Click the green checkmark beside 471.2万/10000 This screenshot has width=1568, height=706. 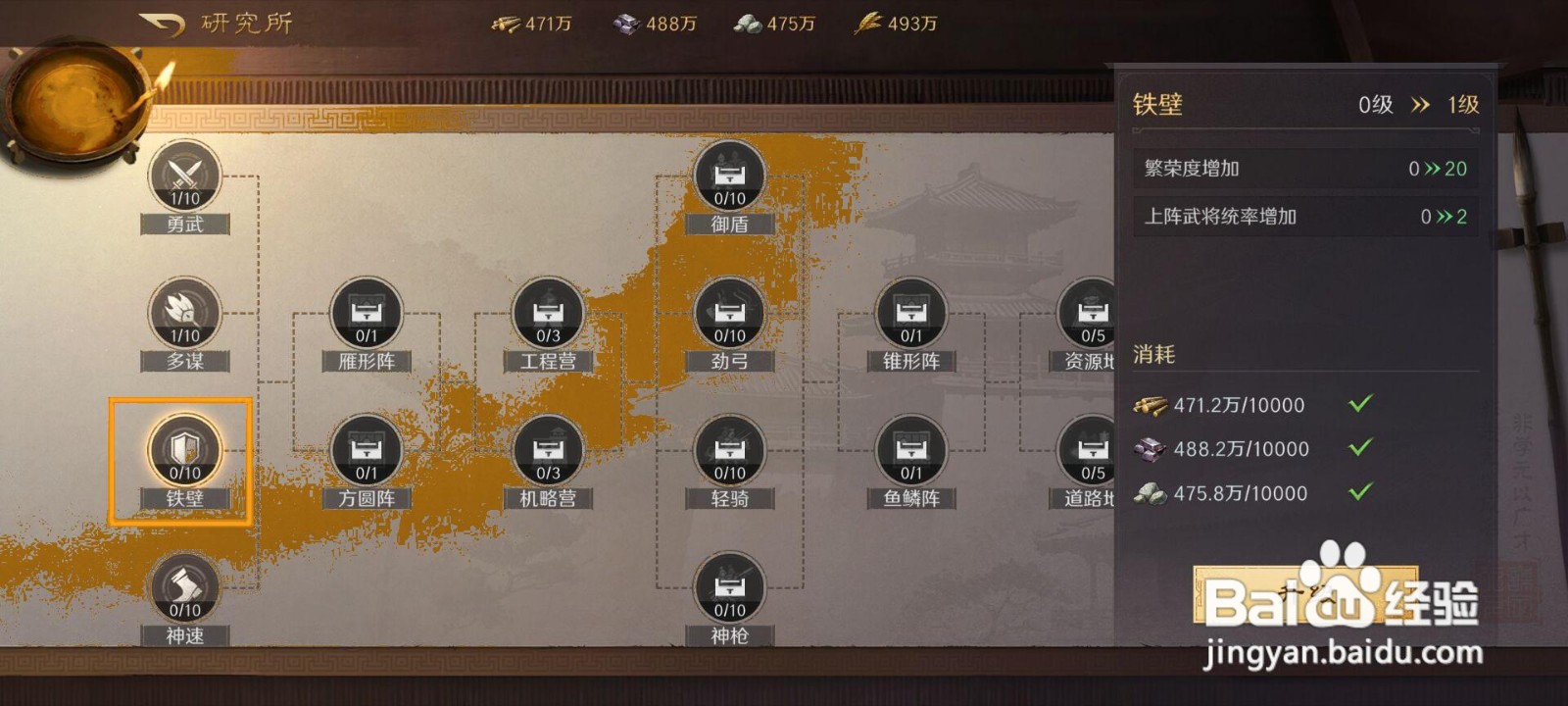(x=1361, y=404)
